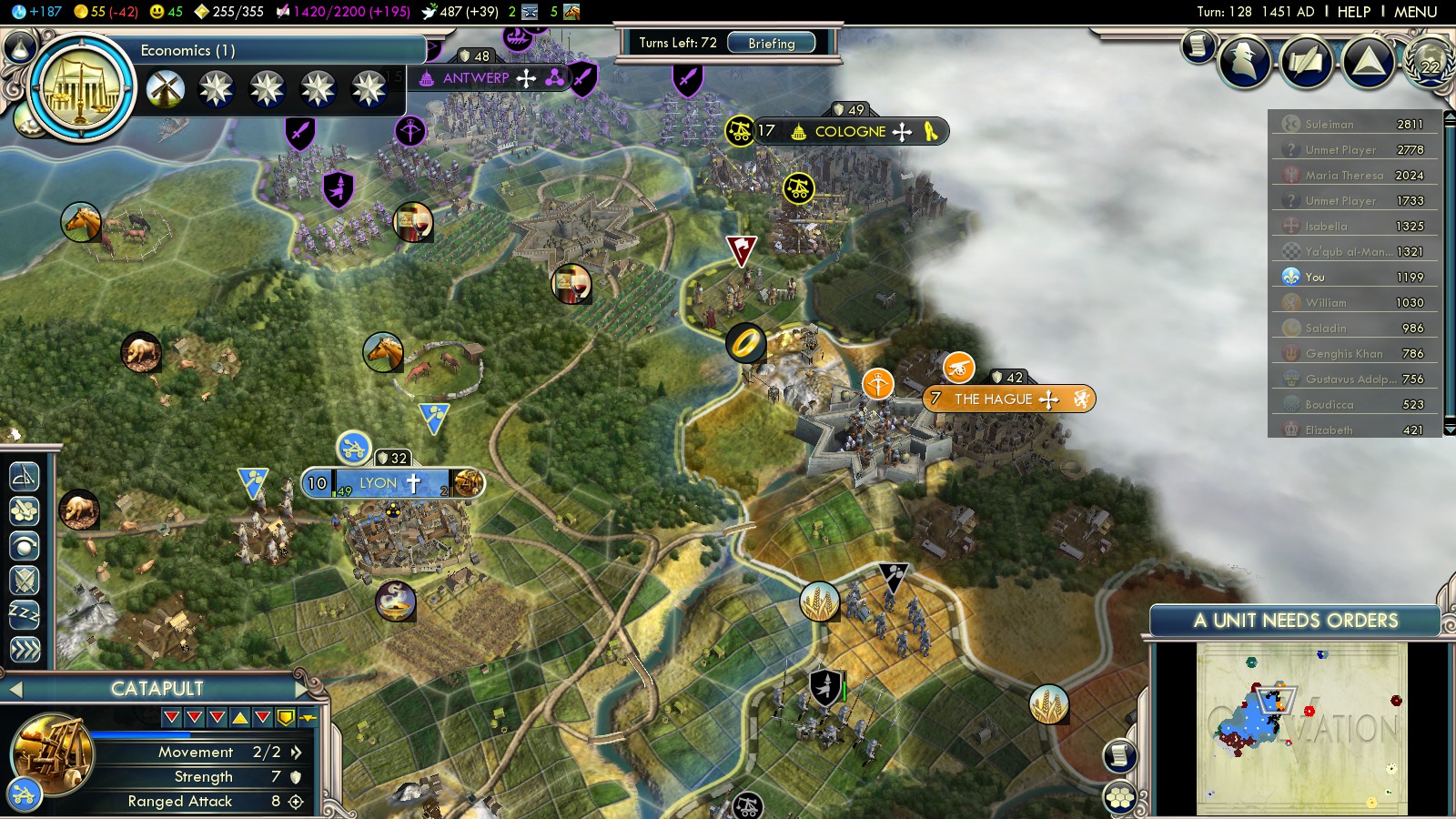
Task: Click the Briefing button
Action: pyautogui.click(x=771, y=43)
